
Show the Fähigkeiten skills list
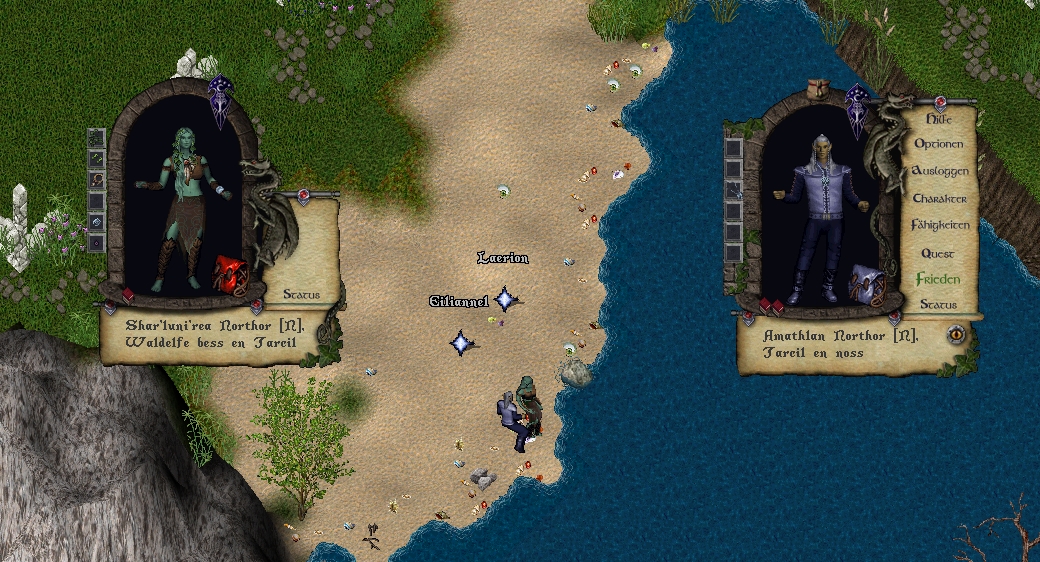(x=940, y=225)
